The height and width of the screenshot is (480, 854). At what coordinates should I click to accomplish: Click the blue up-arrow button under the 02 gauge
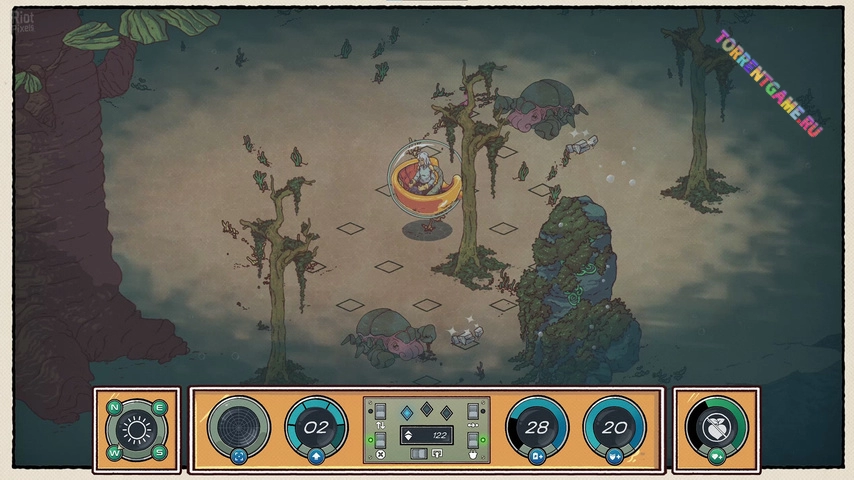click(x=316, y=457)
